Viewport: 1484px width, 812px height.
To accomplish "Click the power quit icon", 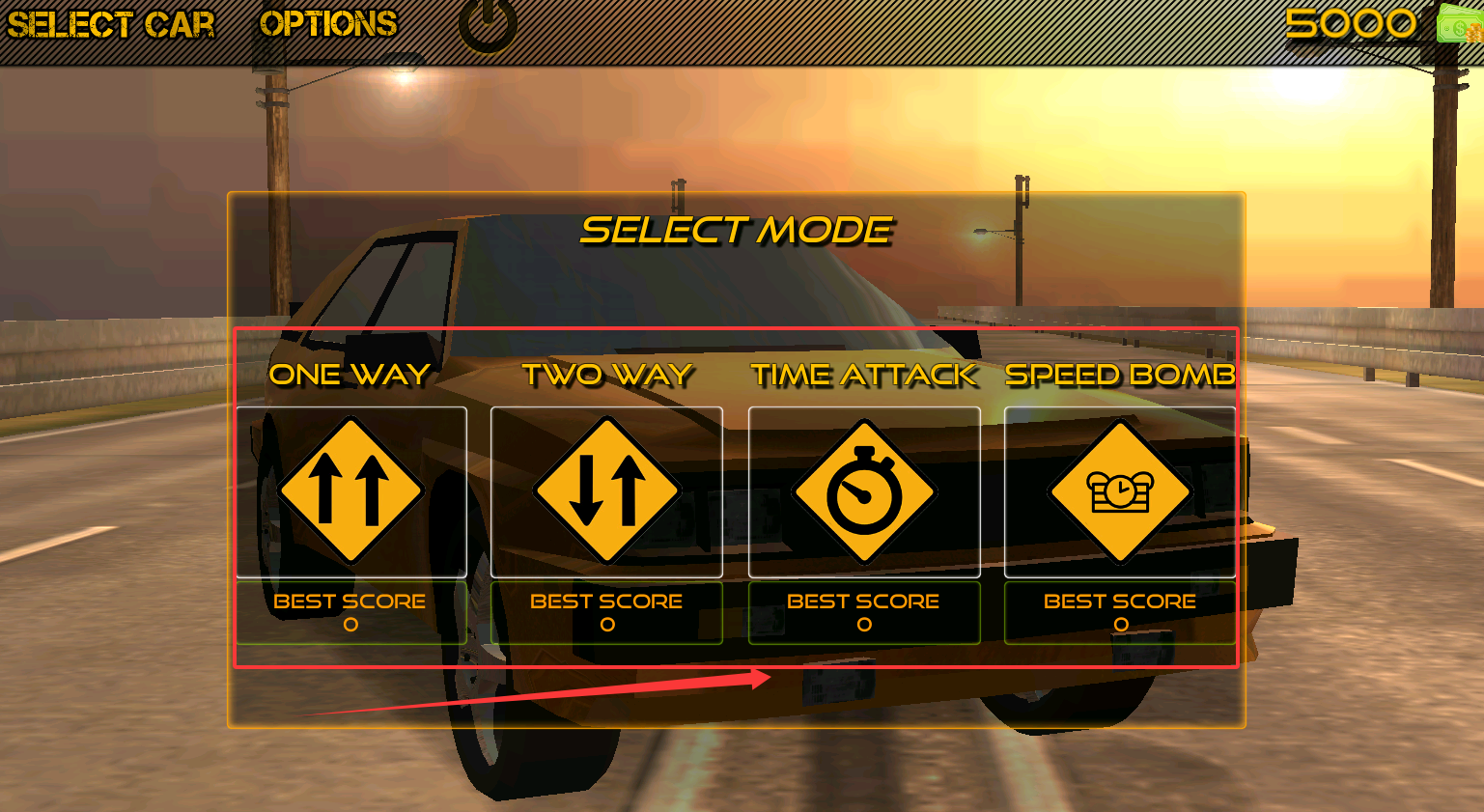I will click(x=488, y=23).
